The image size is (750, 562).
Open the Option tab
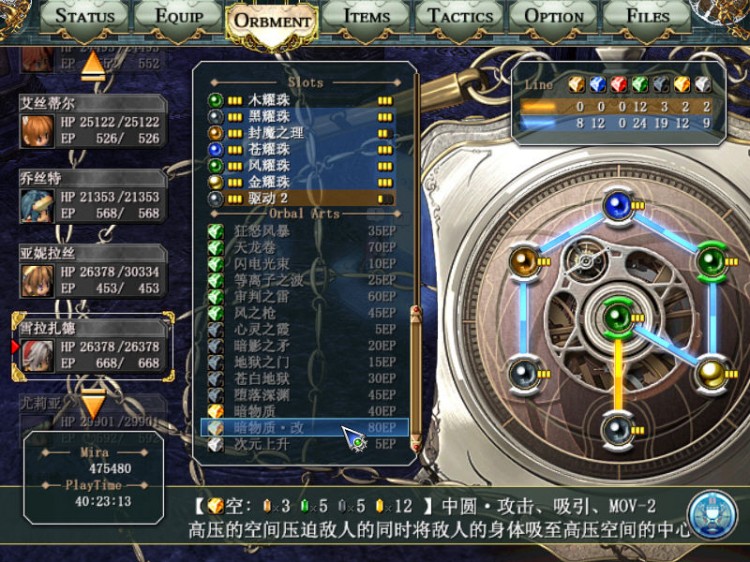coord(553,16)
